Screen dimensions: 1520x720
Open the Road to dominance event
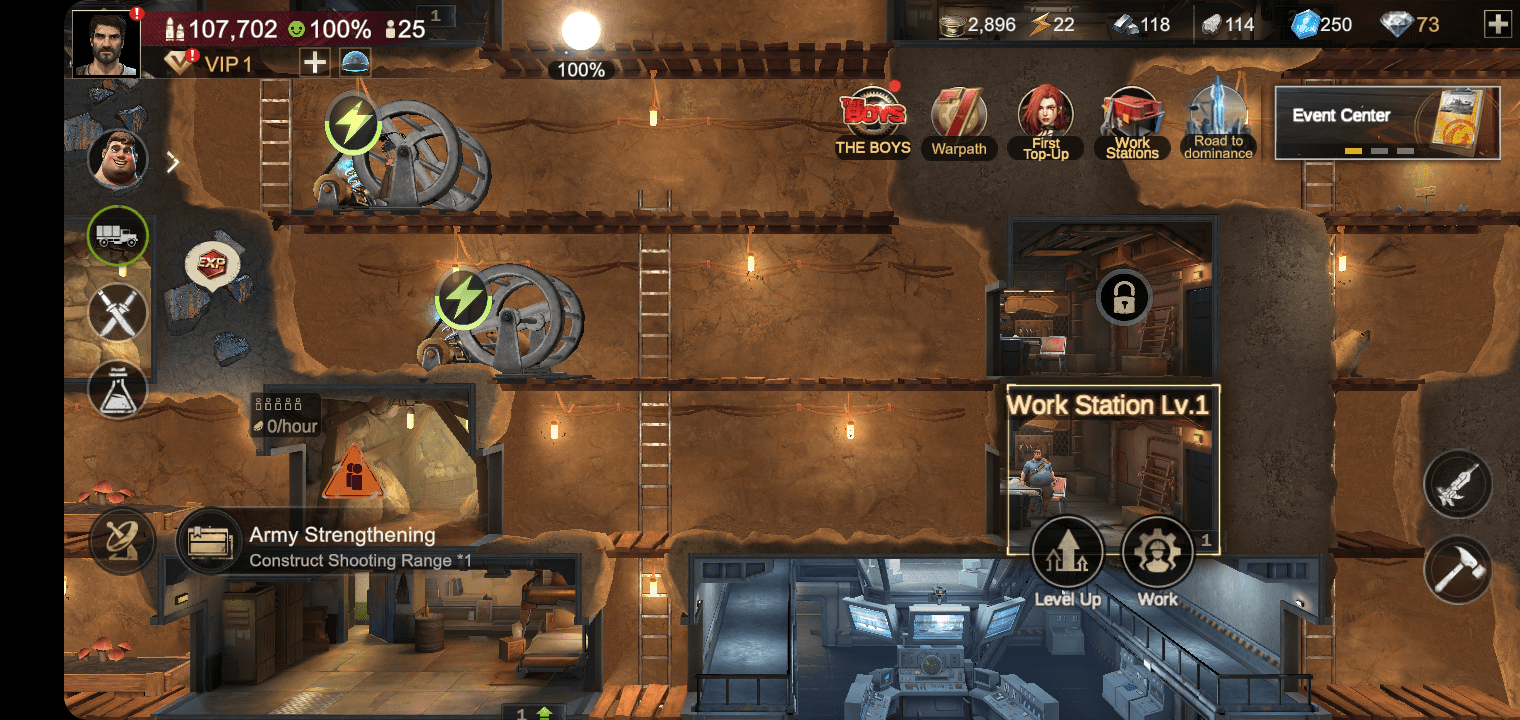coord(1217,120)
